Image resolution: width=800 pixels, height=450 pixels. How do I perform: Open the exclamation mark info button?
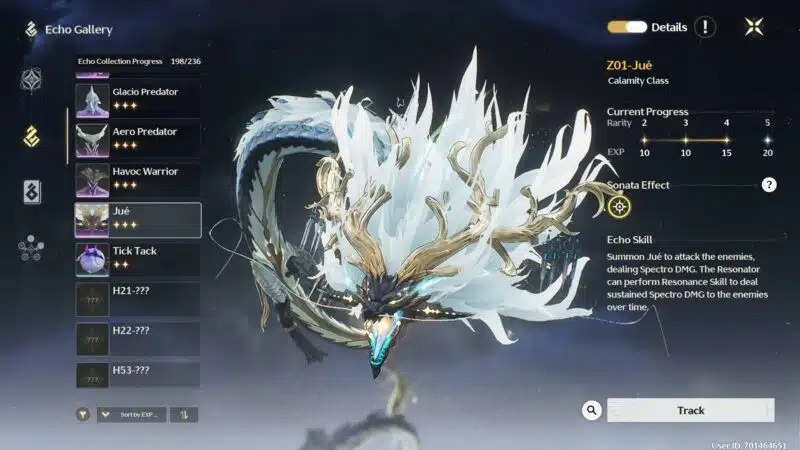[705, 27]
